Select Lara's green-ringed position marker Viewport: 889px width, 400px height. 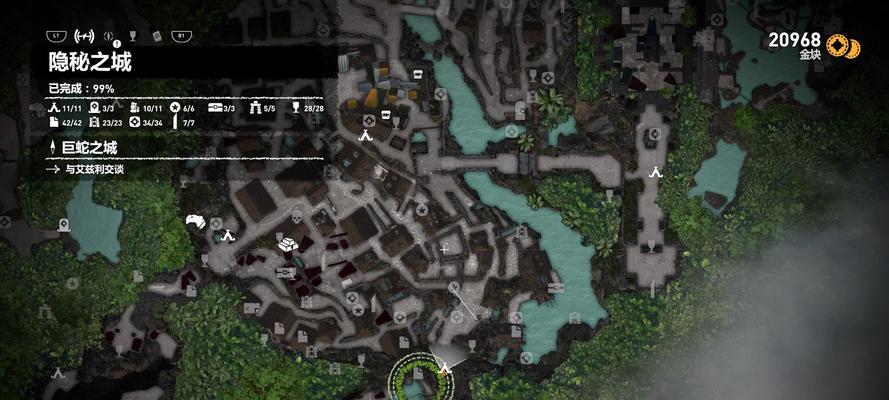(420, 378)
